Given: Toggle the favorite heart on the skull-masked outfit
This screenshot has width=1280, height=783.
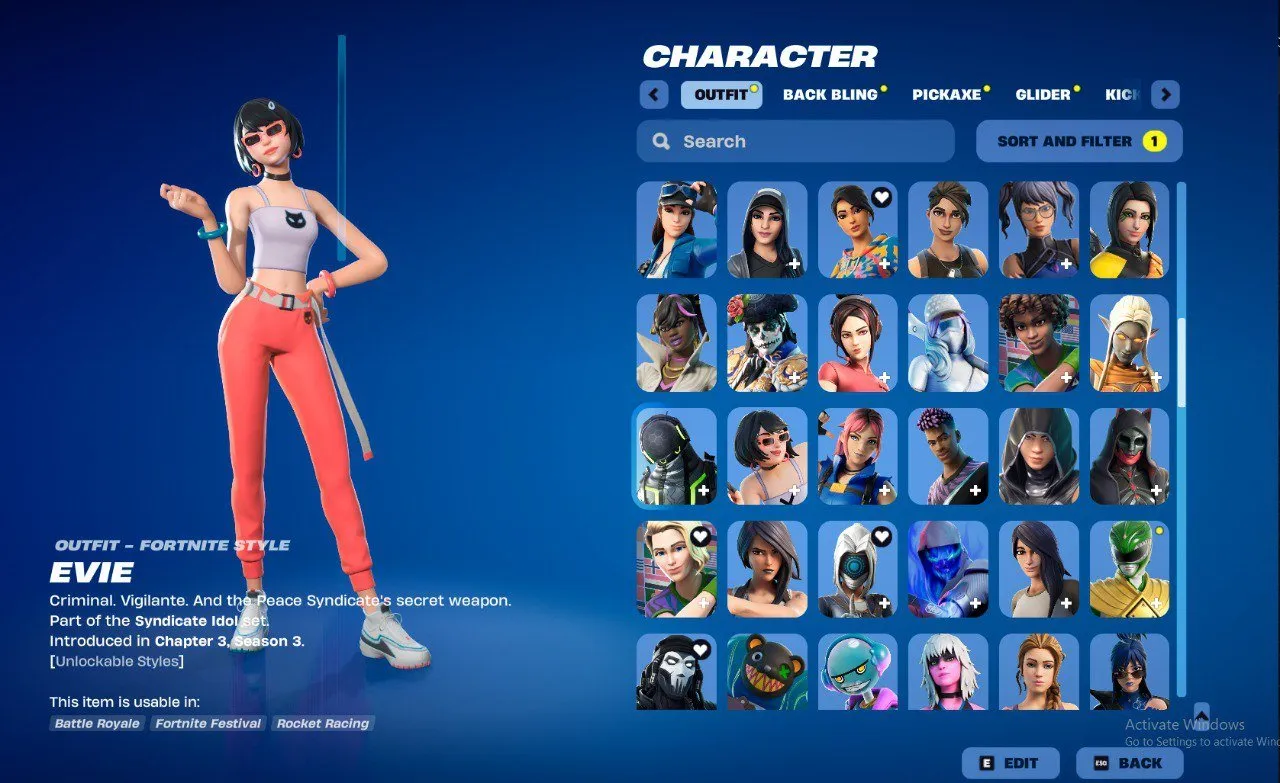Looking at the screenshot, I should [701, 649].
